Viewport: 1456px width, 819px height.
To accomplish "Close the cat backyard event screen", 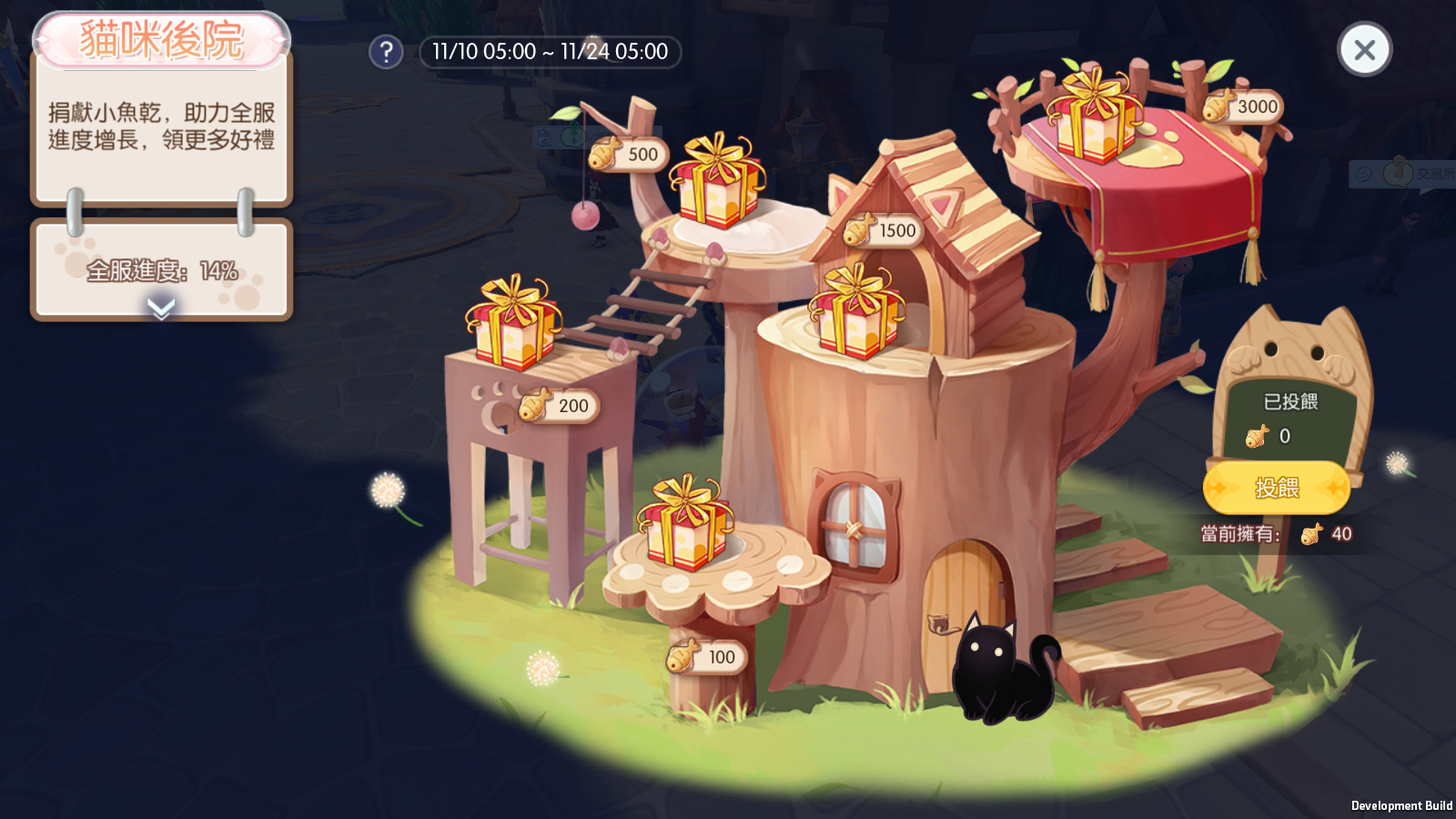I will pyautogui.click(x=1363, y=50).
